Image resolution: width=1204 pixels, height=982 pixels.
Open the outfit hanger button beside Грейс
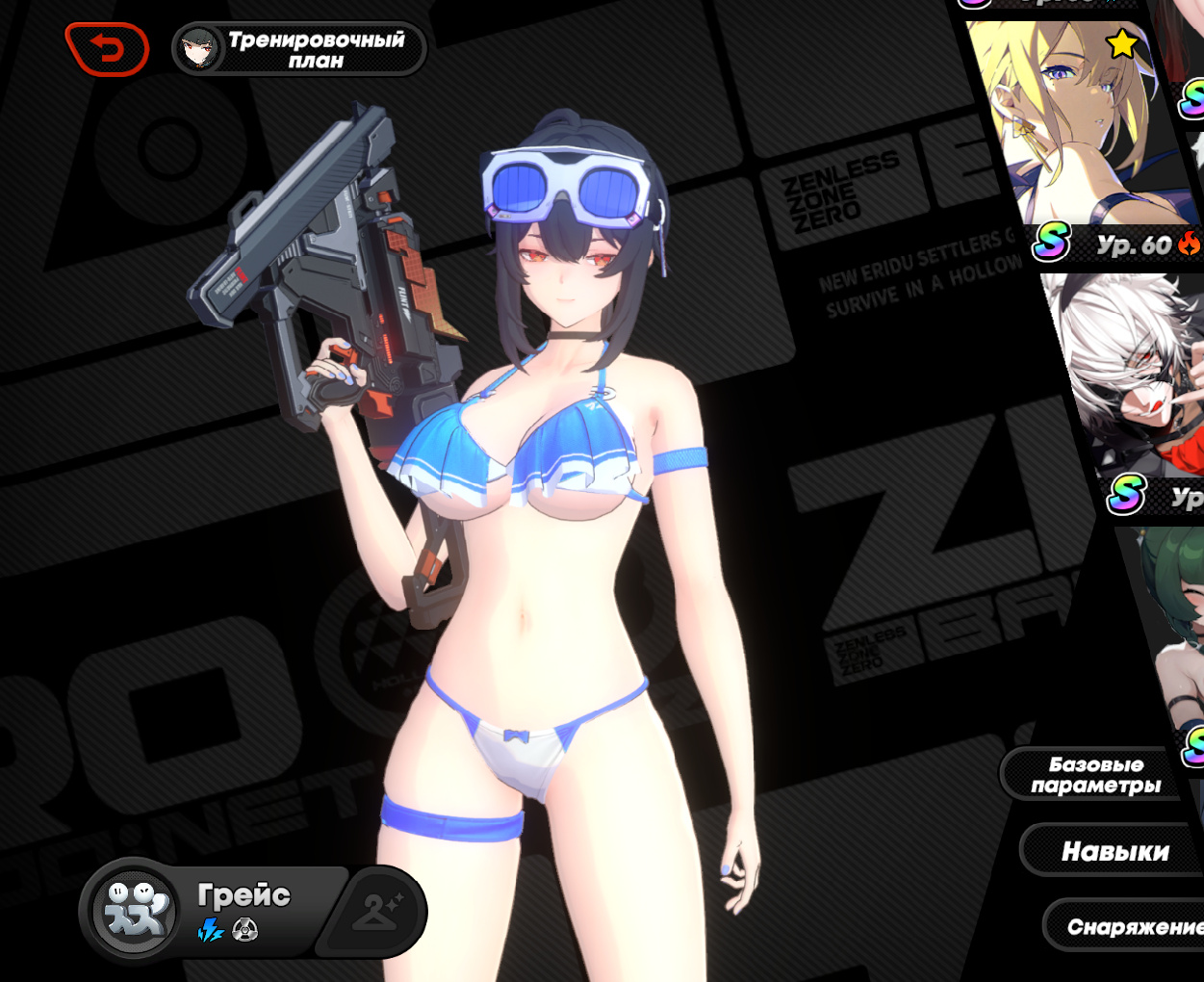click(375, 909)
